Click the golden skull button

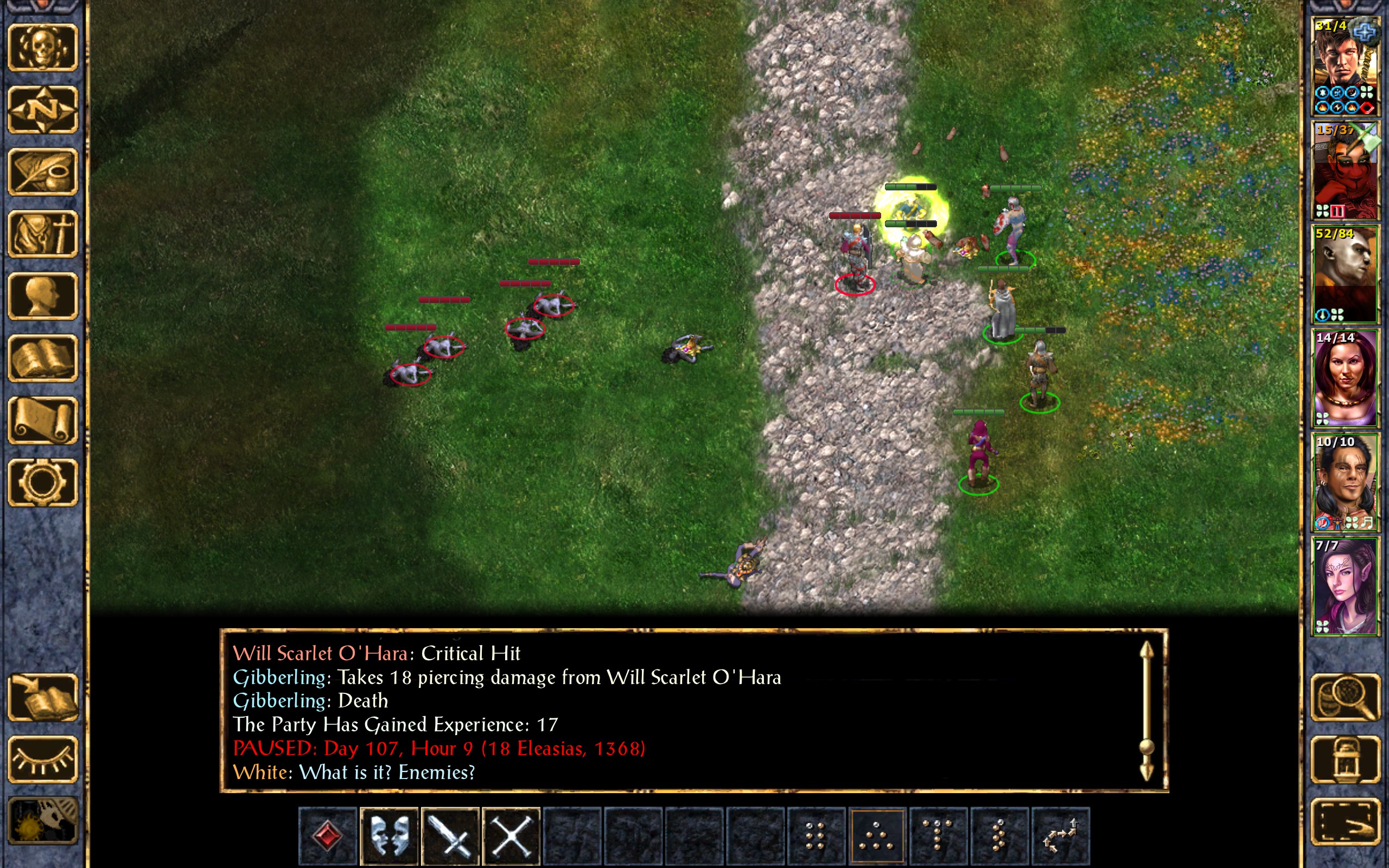tap(43, 48)
